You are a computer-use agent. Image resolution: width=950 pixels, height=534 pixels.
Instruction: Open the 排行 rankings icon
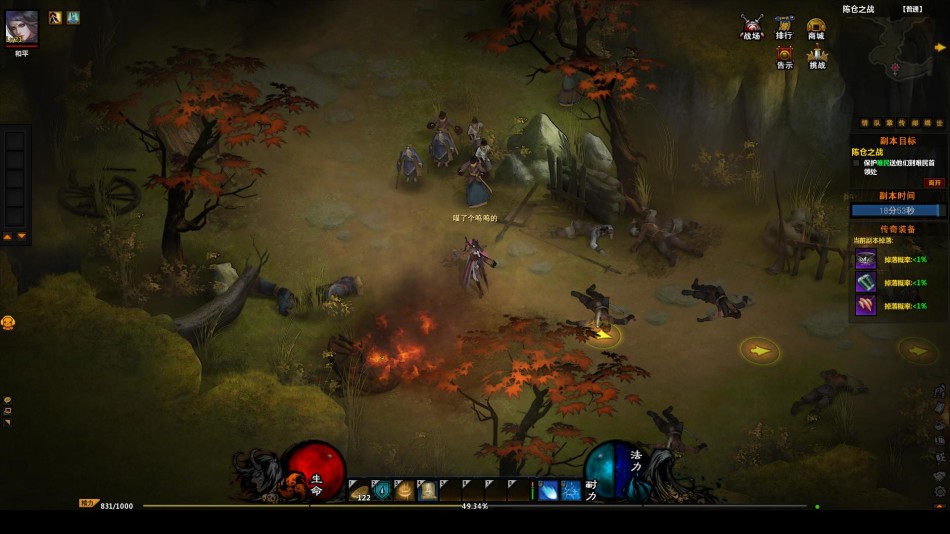784,25
